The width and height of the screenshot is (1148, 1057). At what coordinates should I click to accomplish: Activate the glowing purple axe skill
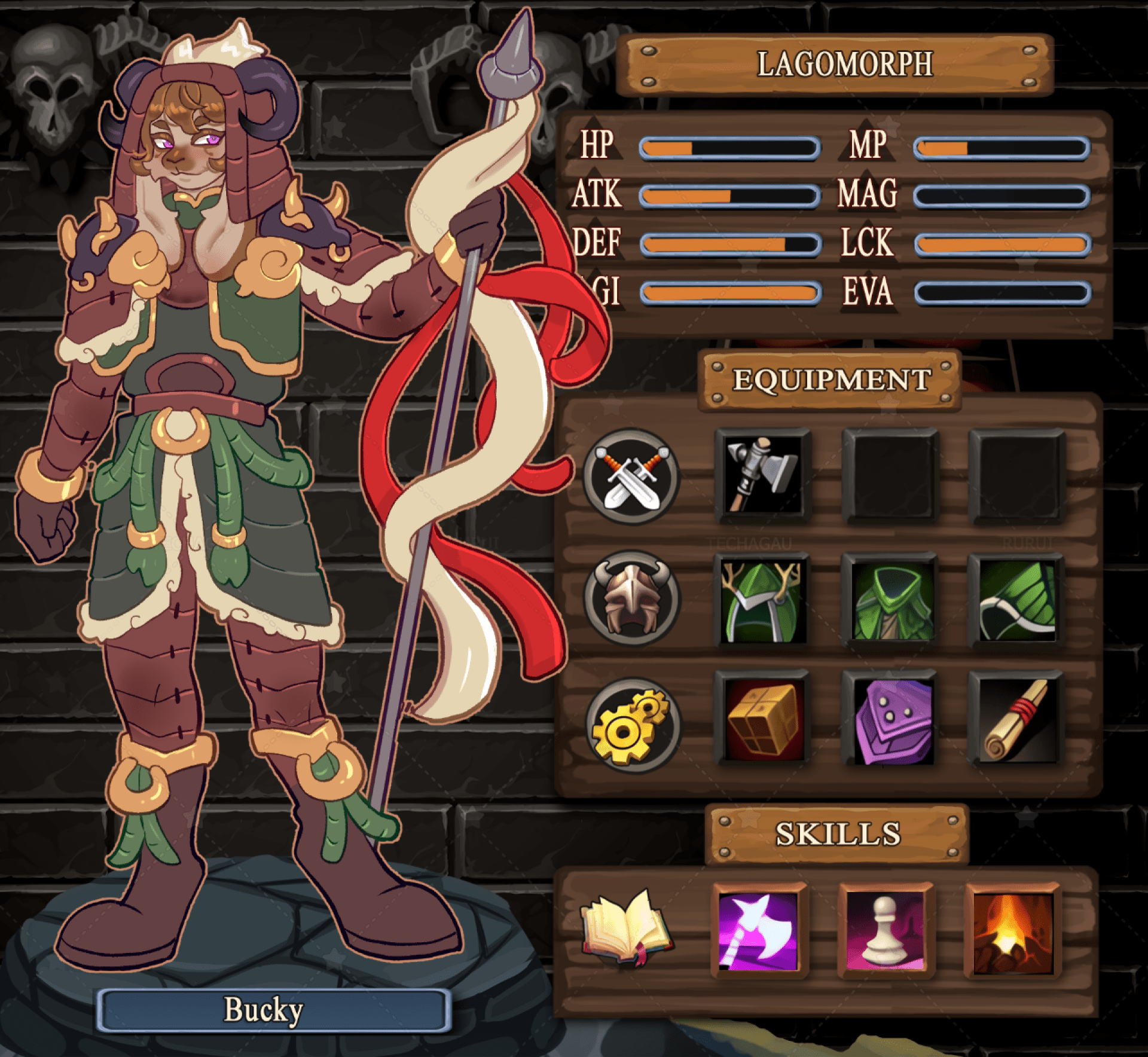coord(759,930)
